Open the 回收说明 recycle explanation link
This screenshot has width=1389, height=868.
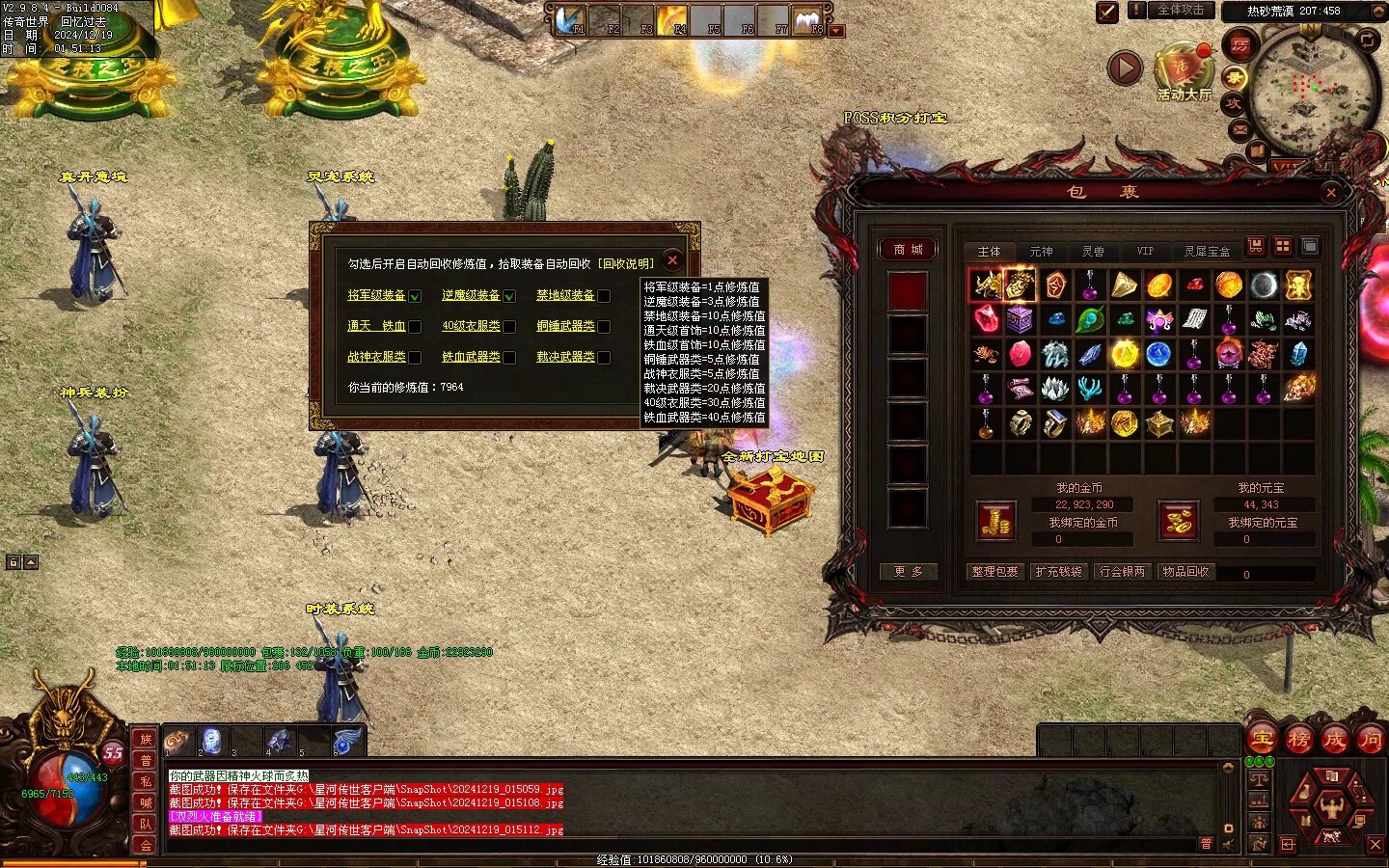coord(625,263)
